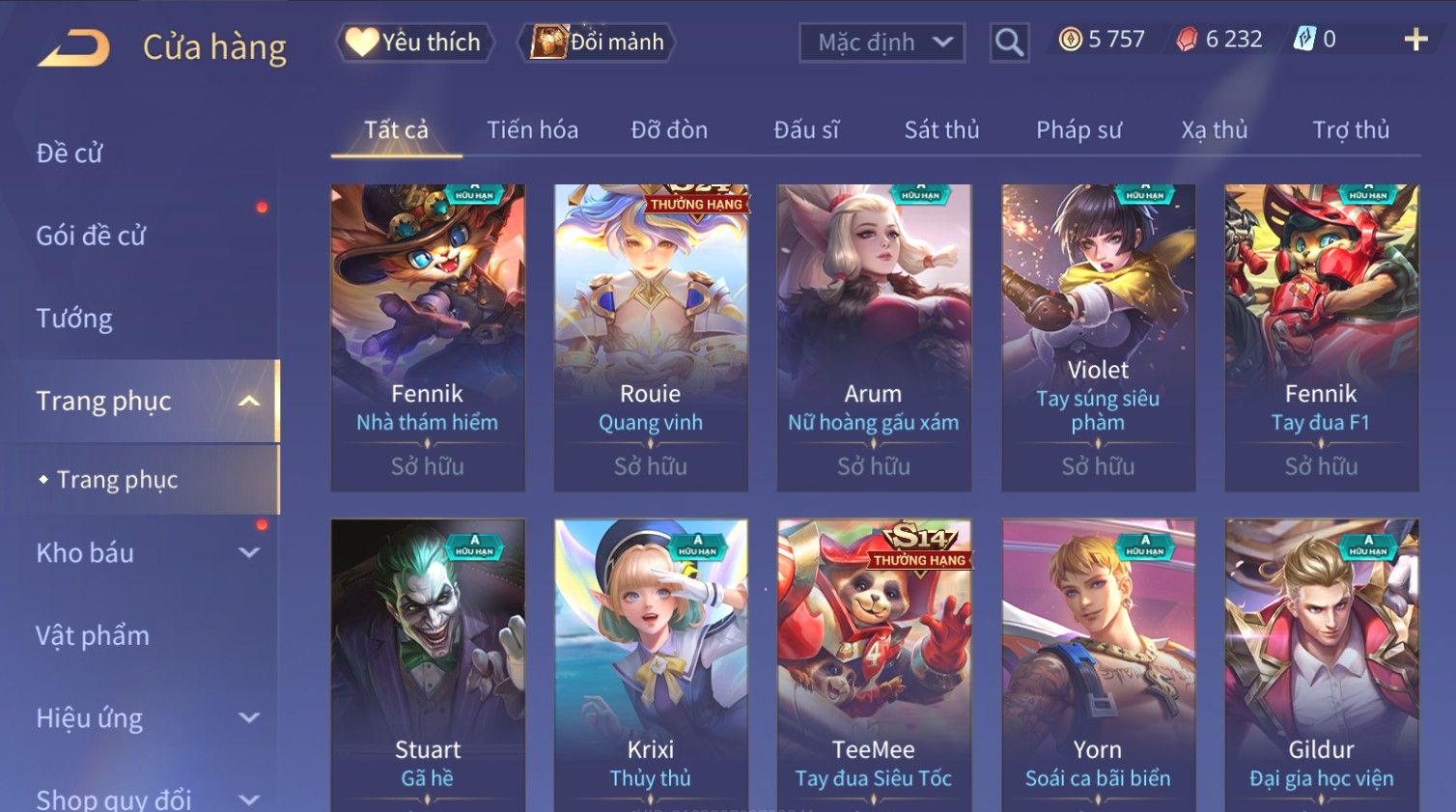Switch to the Đỡ đòn tab
The width and height of the screenshot is (1456, 812).
[669, 130]
